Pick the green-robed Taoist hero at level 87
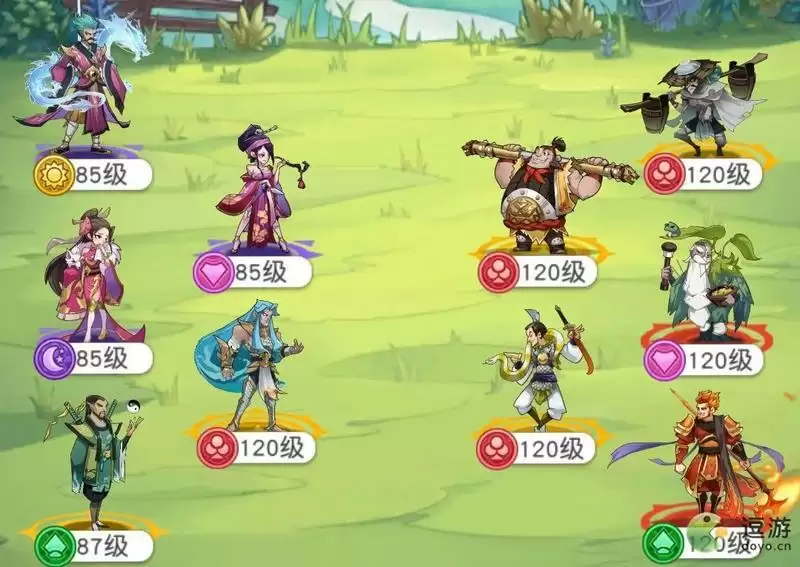This screenshot has width=800, height=567. 98,460
